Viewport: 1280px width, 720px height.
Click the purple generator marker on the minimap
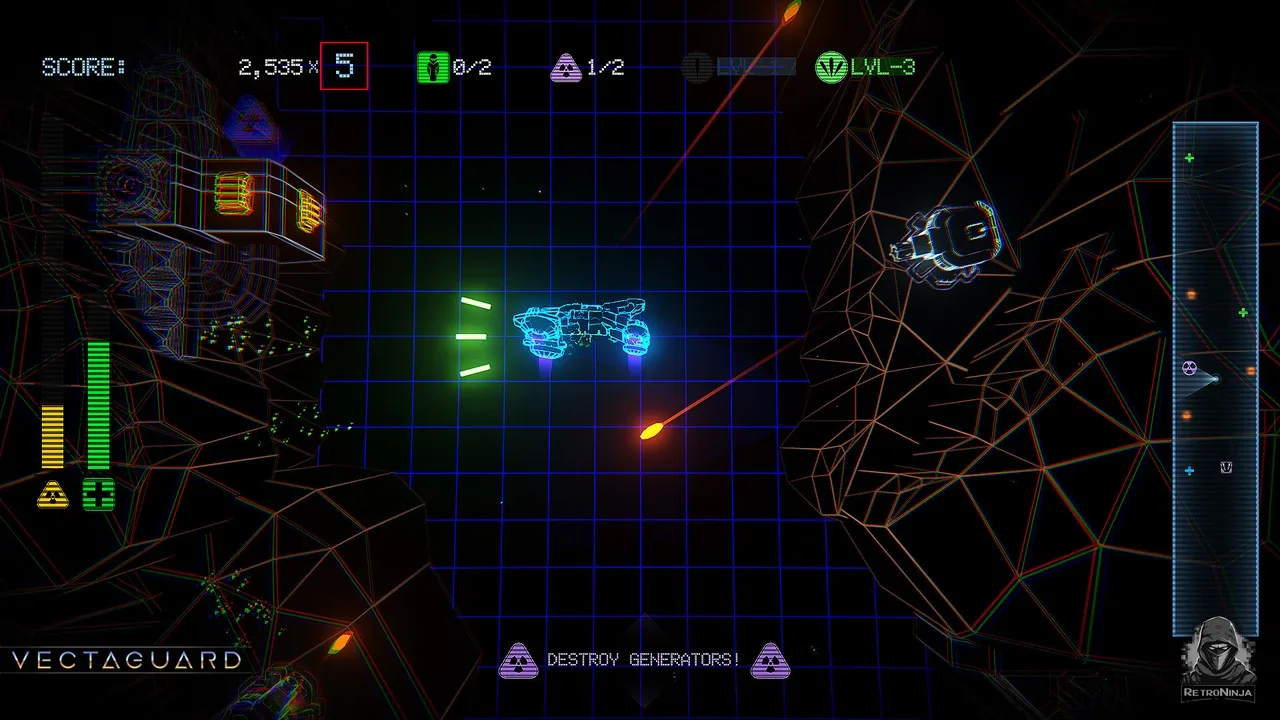click(1190, 368)
